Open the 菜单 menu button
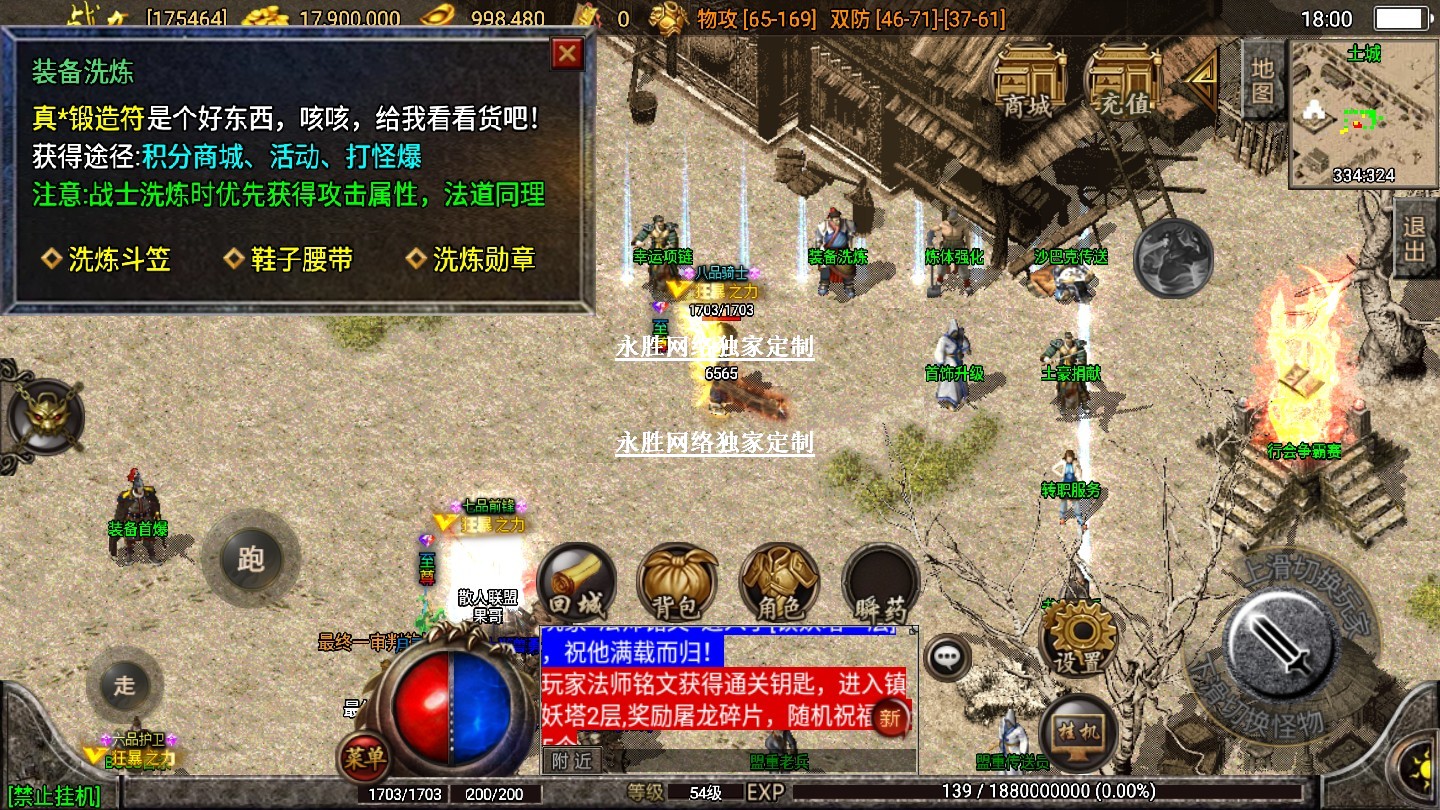This screenshot has width=1440, height=810. [363, 759]
